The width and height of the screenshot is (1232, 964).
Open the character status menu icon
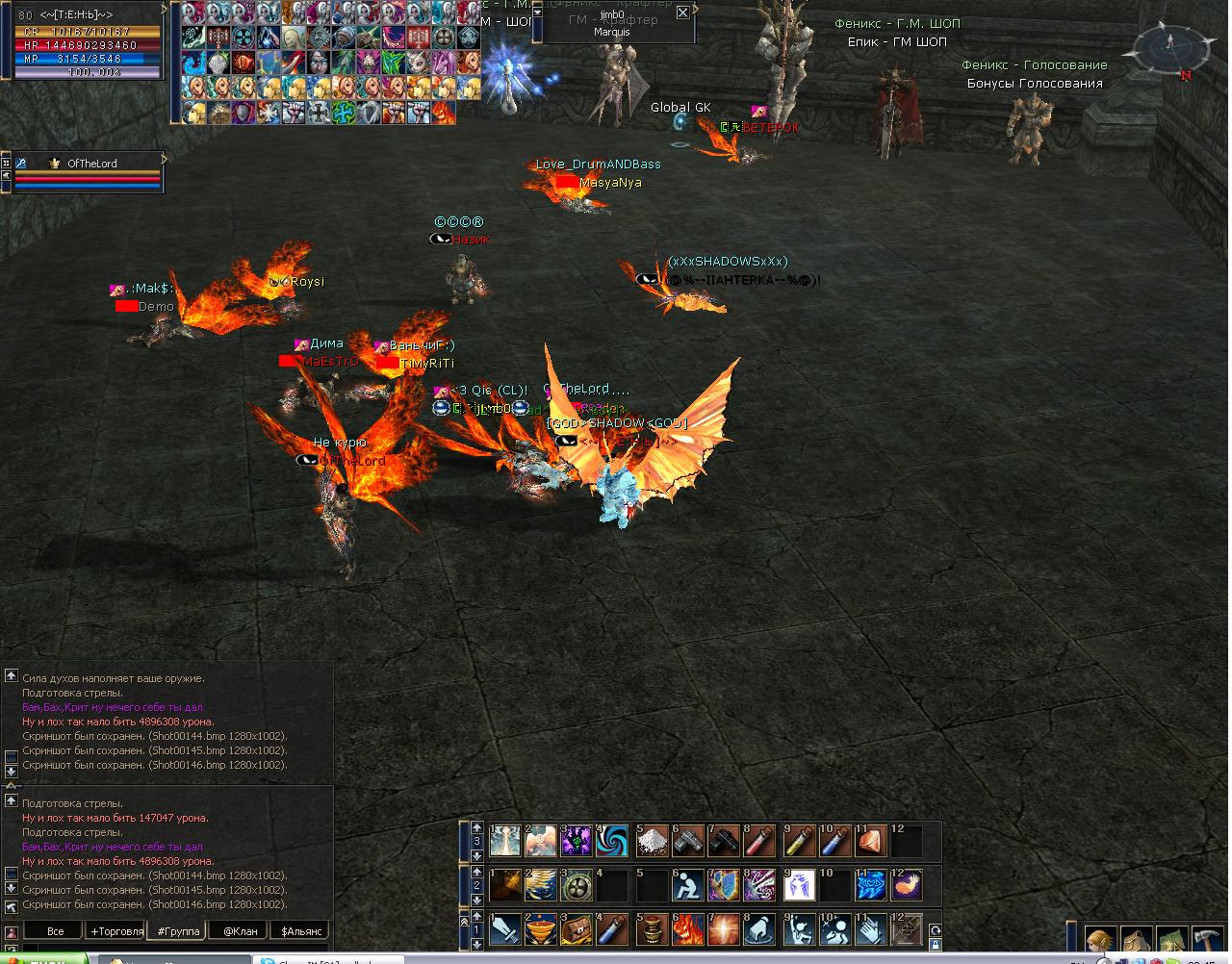[1101, 941]
